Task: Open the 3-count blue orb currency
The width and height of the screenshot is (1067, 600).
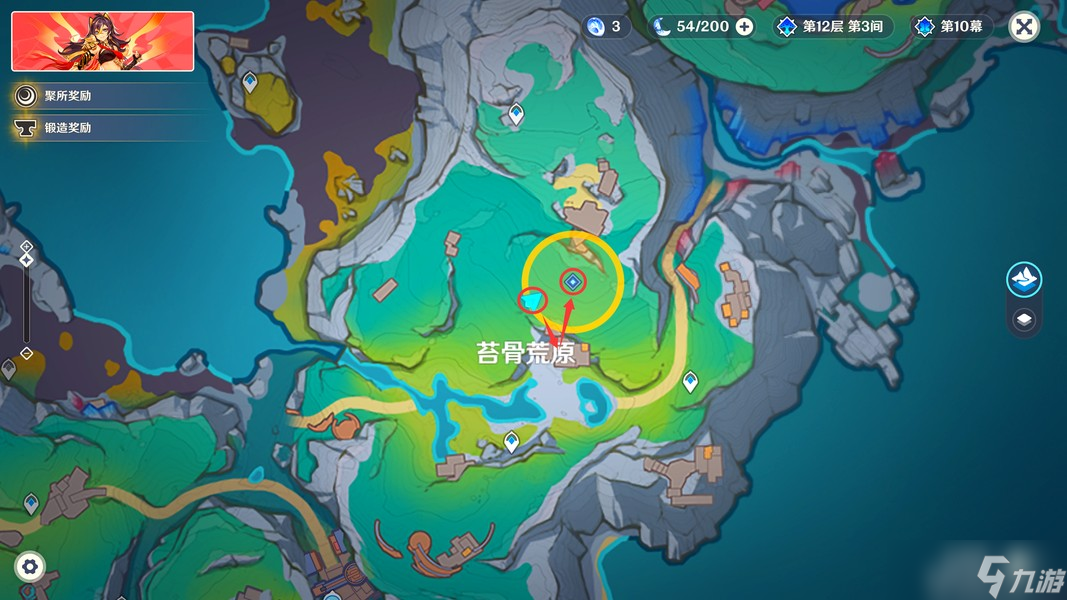Action: 607,27
